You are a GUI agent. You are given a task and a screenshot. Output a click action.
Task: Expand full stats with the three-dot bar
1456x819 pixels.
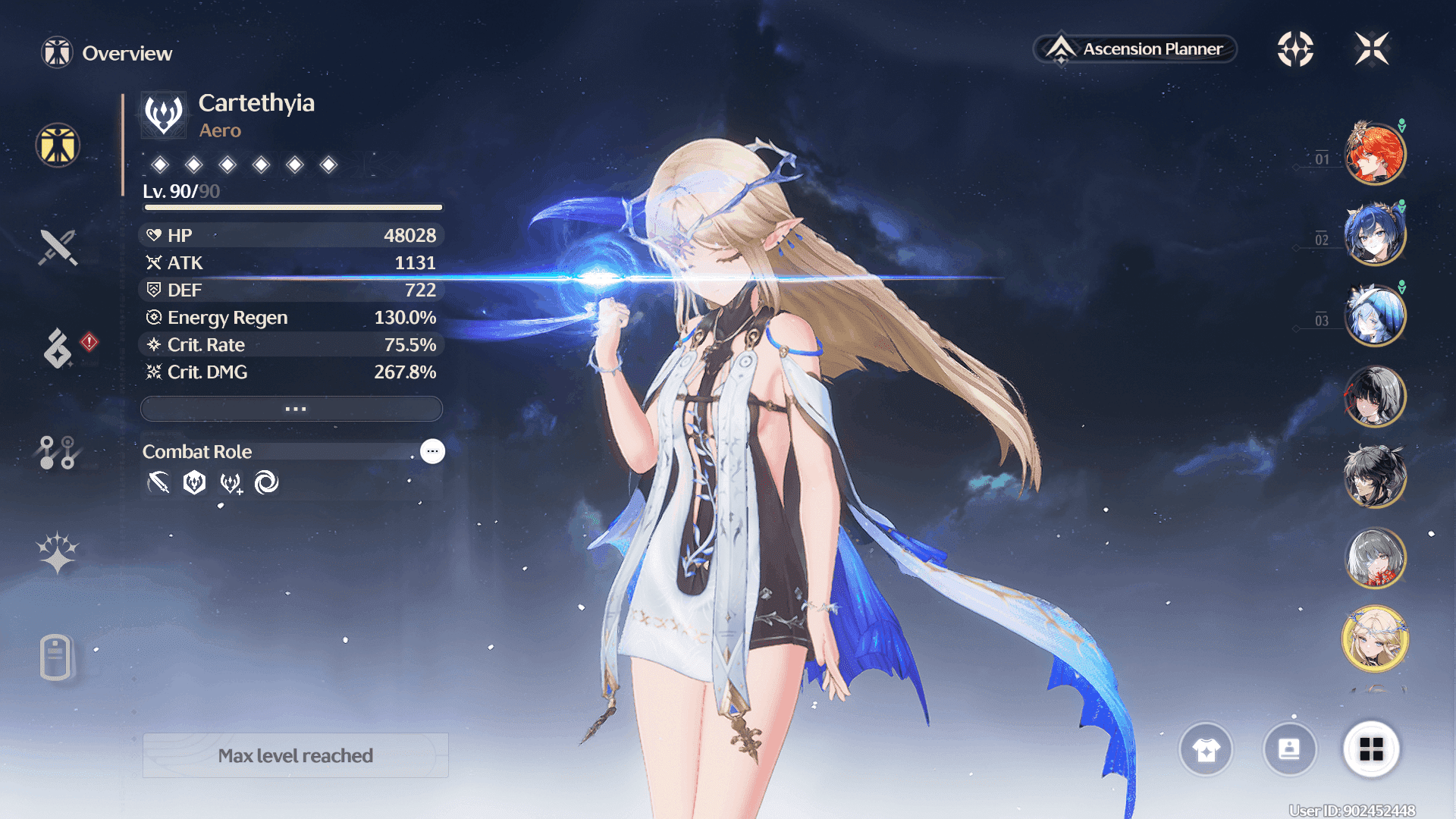292,409
